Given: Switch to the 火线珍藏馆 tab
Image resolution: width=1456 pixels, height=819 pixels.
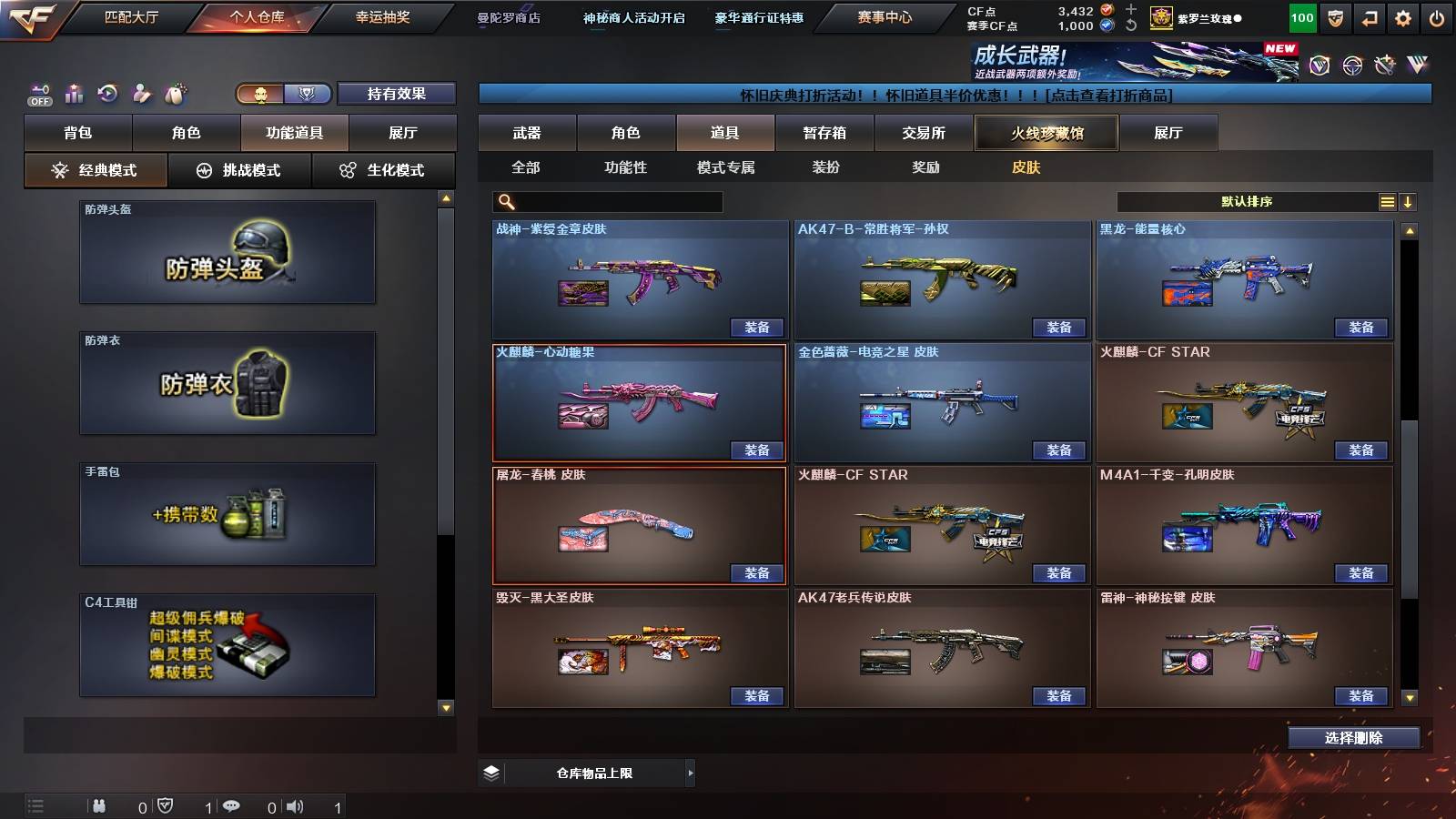Looking at the screenshot, I should (x=1046, y=133).
